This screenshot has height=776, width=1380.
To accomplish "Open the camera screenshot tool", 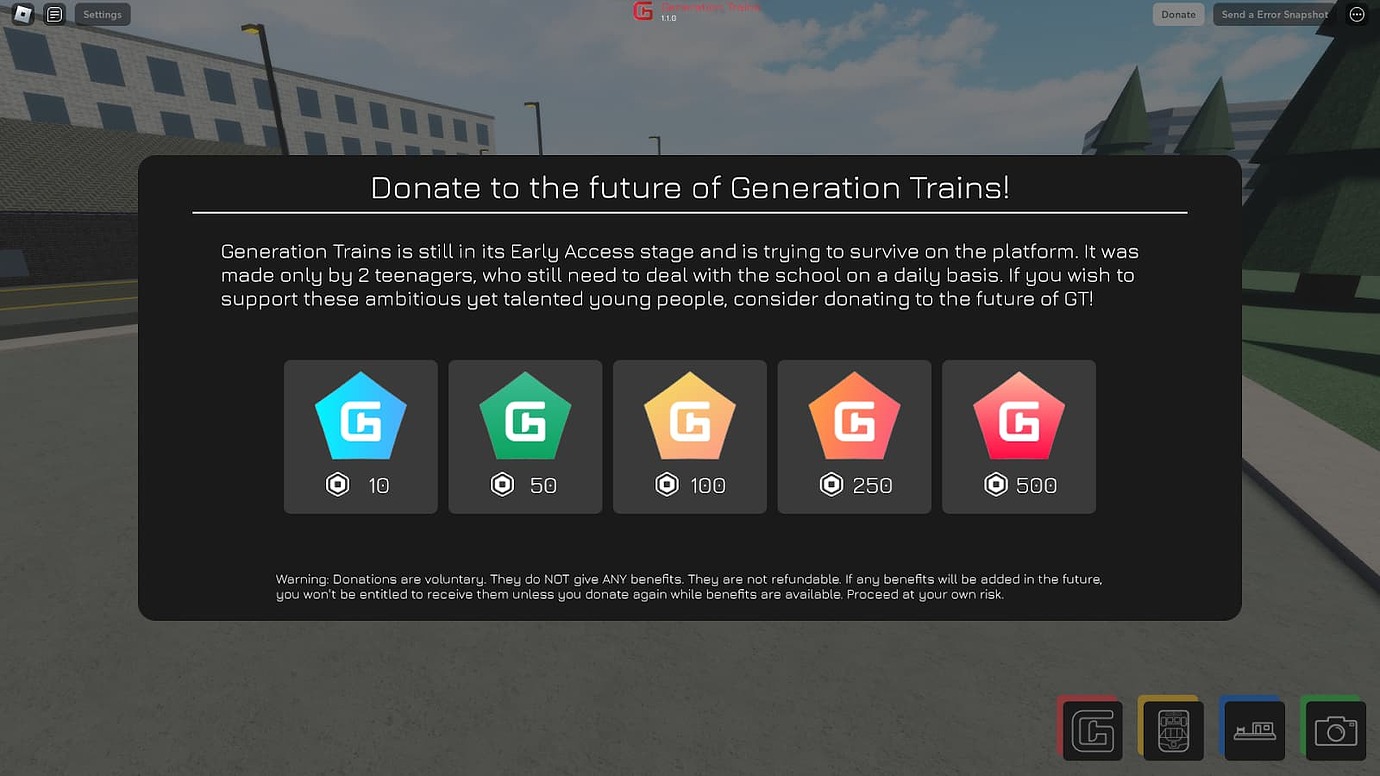I will (x=1335, y=729).
